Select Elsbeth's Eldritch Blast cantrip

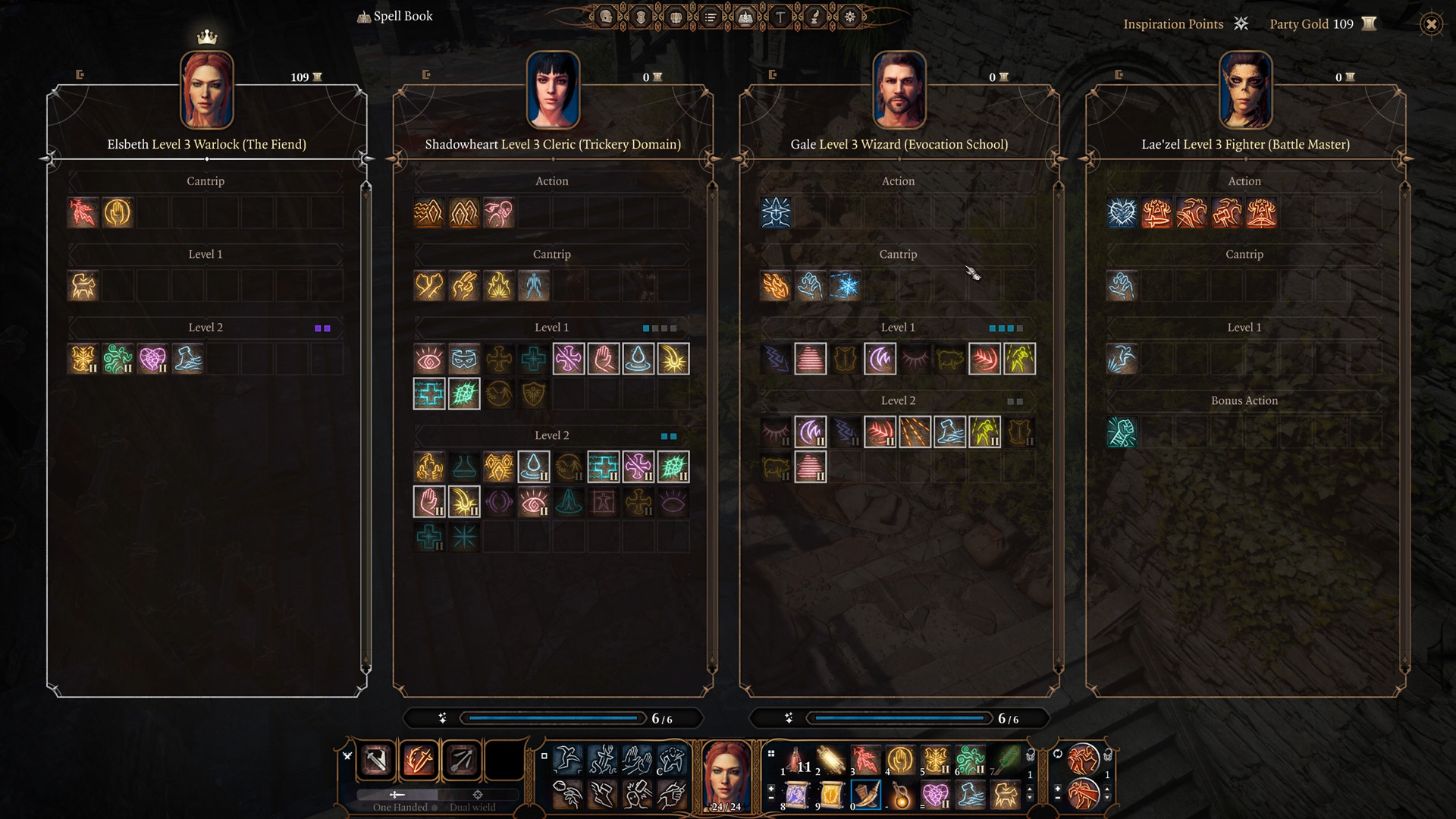click(83, 212)
